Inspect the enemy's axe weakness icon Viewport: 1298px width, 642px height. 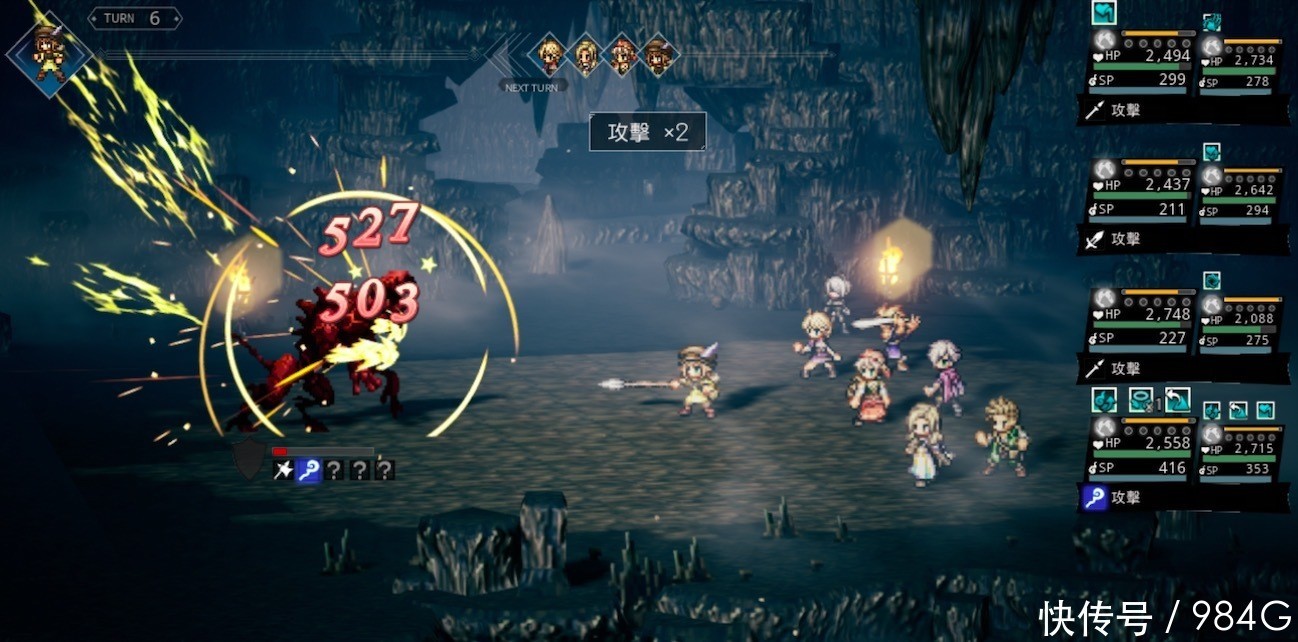click(284, 470)
